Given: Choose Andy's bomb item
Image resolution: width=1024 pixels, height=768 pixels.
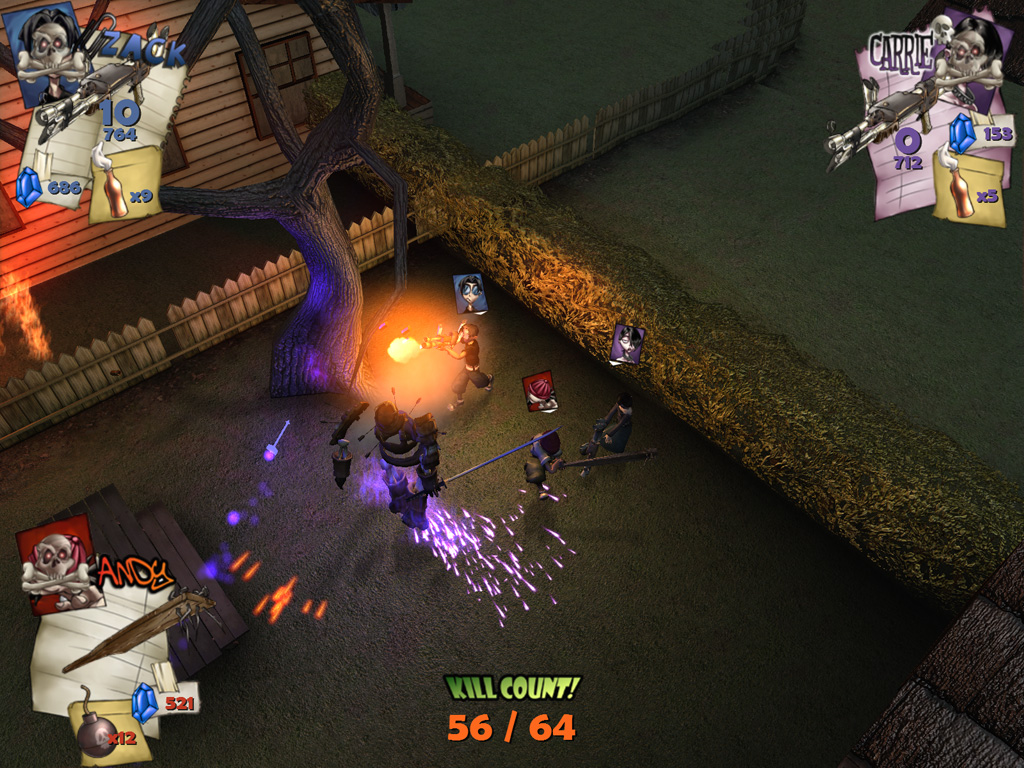Looking at the screenshot, I should pyautogui.click(x=95, y=730).
